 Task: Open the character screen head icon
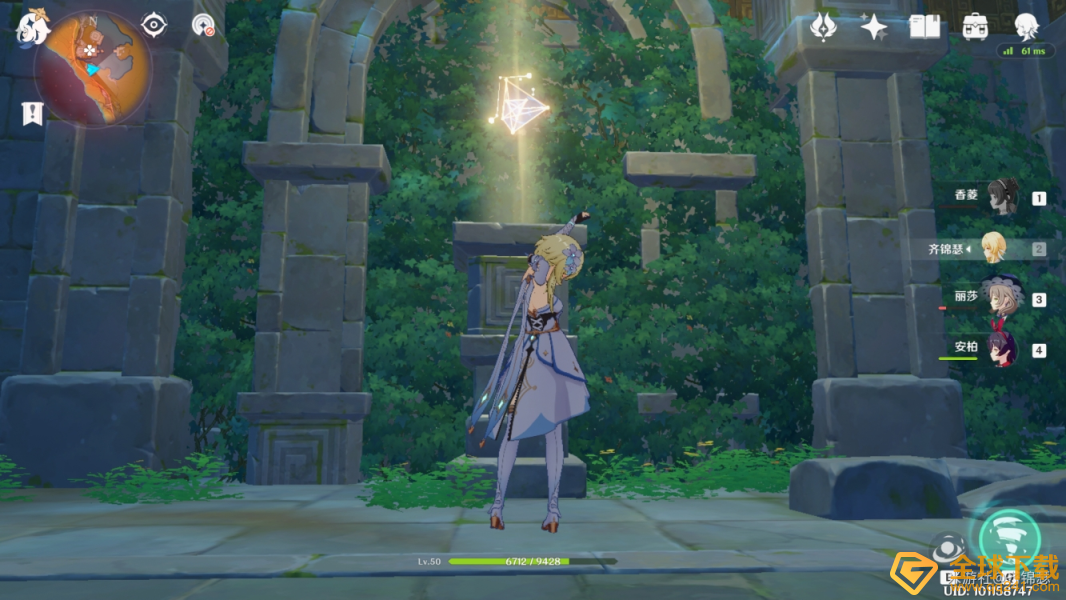1027,27
